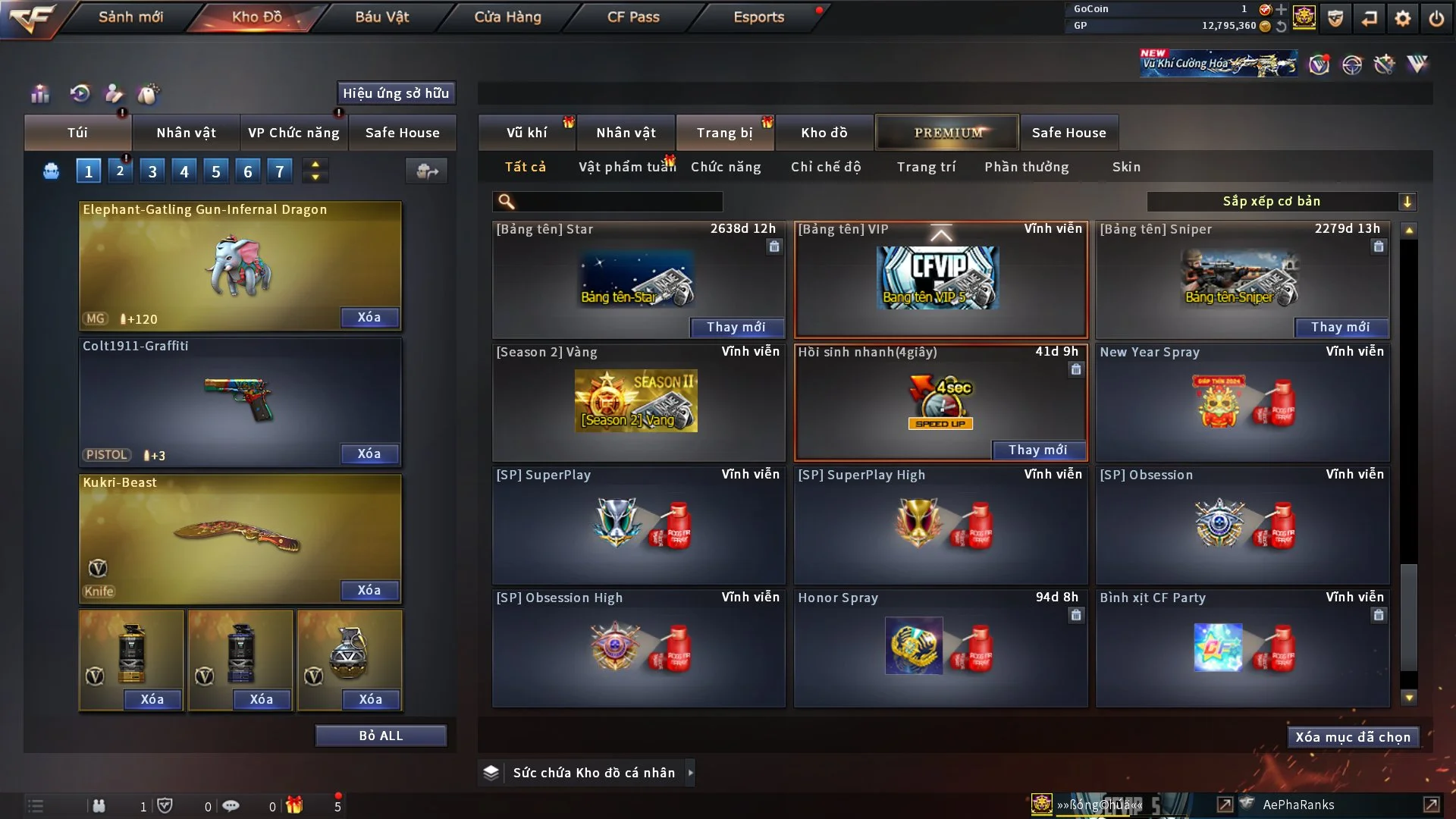Select the [Bảng tên] VIP item

click(x=940, y=279)
